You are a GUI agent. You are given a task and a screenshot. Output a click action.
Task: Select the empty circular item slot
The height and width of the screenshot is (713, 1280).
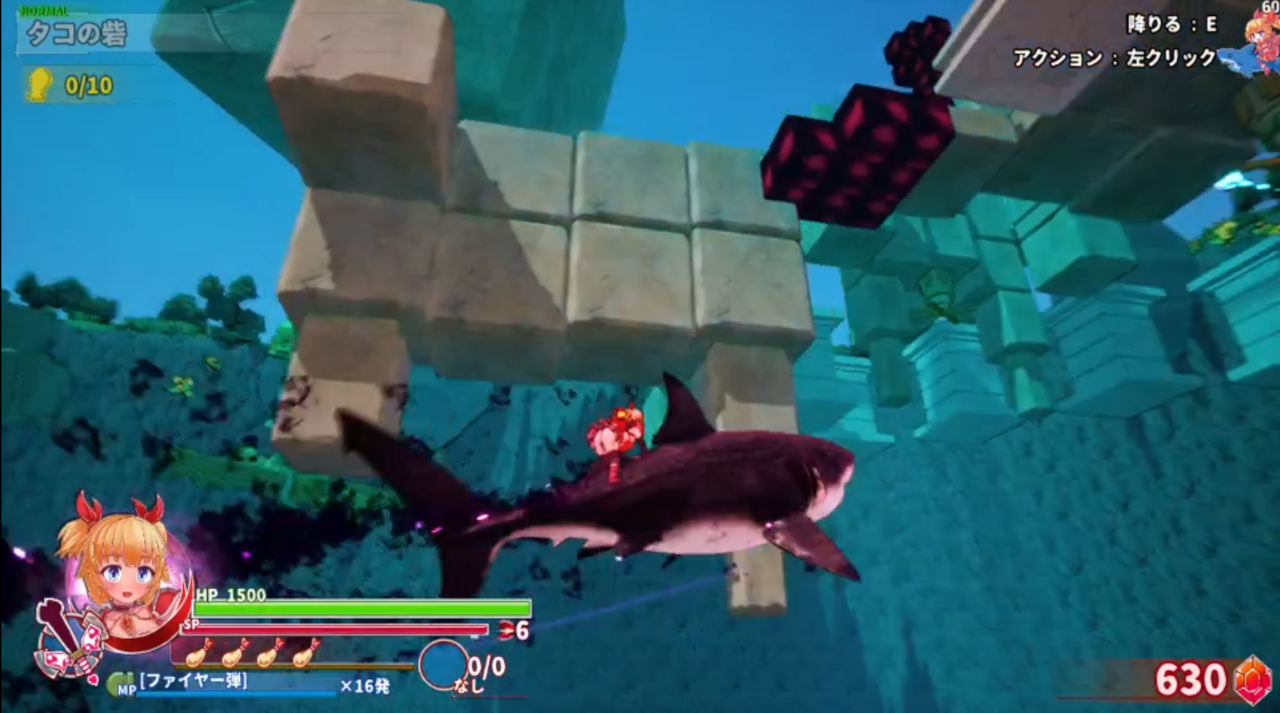pos(443,664)
